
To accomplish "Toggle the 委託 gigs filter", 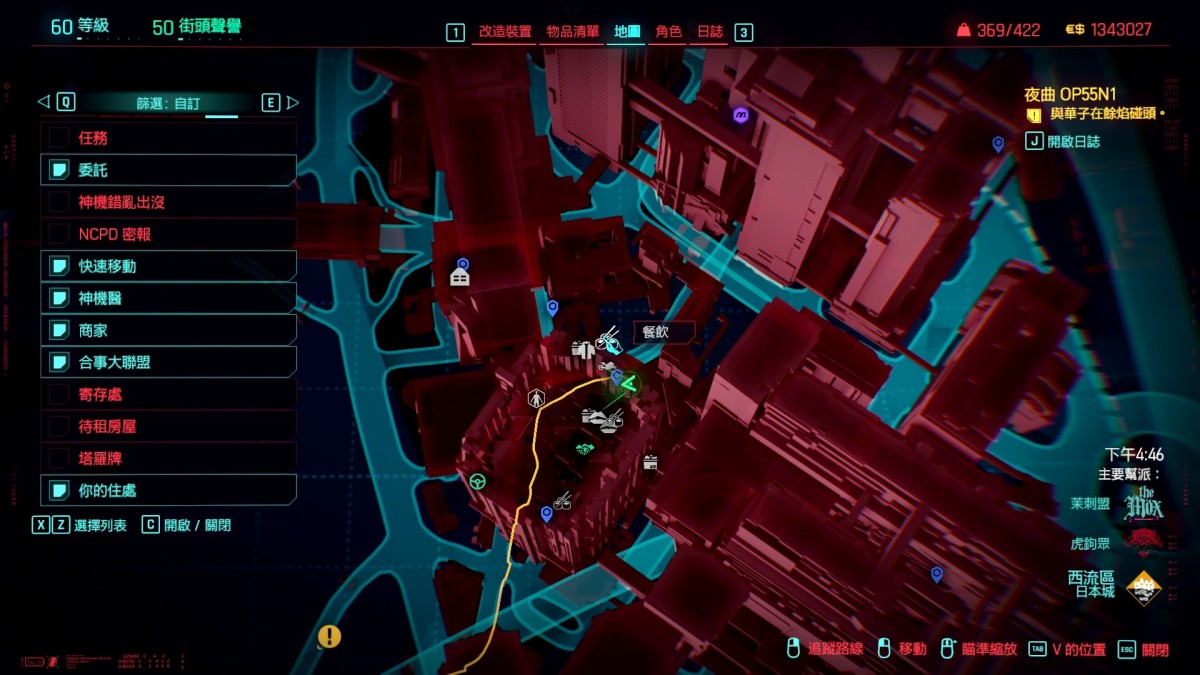I will (60, 170).
